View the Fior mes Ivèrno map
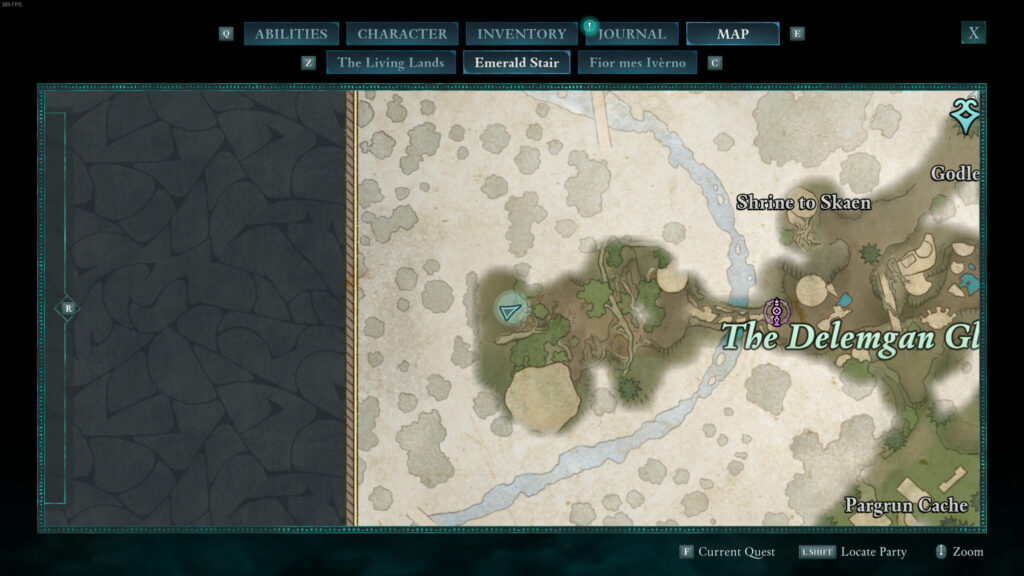The image size is (1024, 576). pyautogui.click(x=637, y=62)
